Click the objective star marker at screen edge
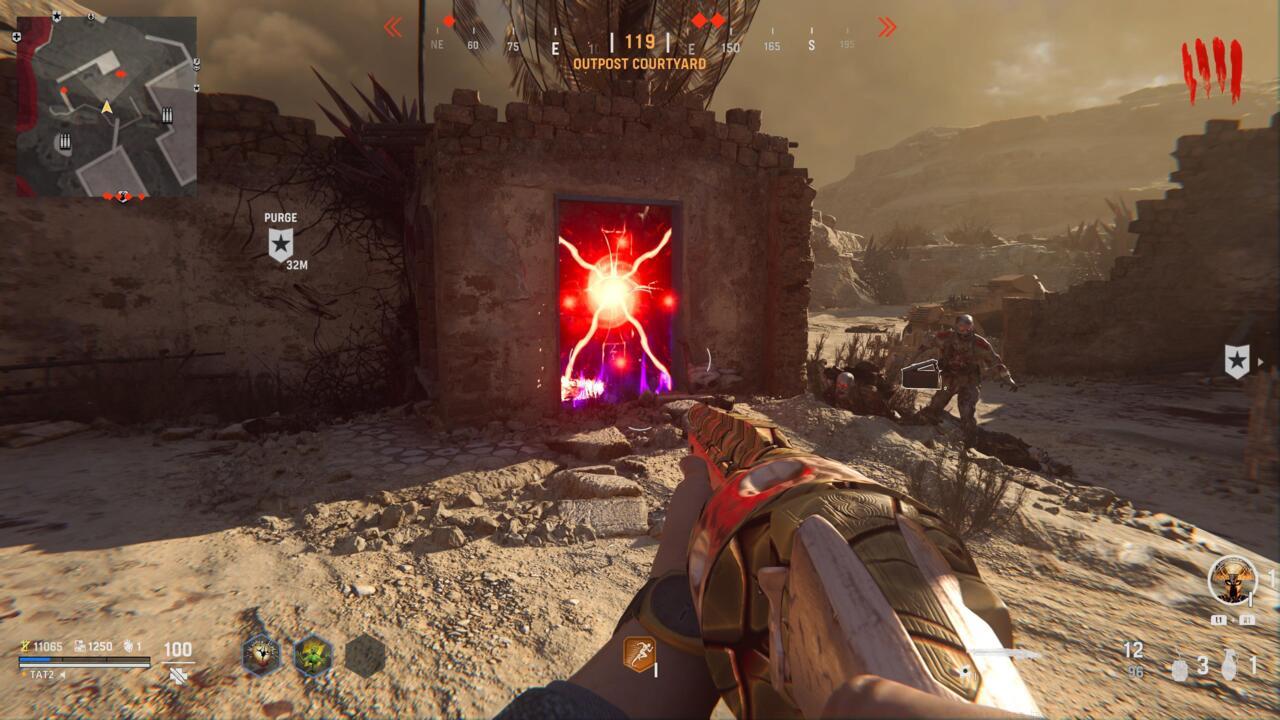Viewport: 1280px width, 720px height. tap(1237, 361)
